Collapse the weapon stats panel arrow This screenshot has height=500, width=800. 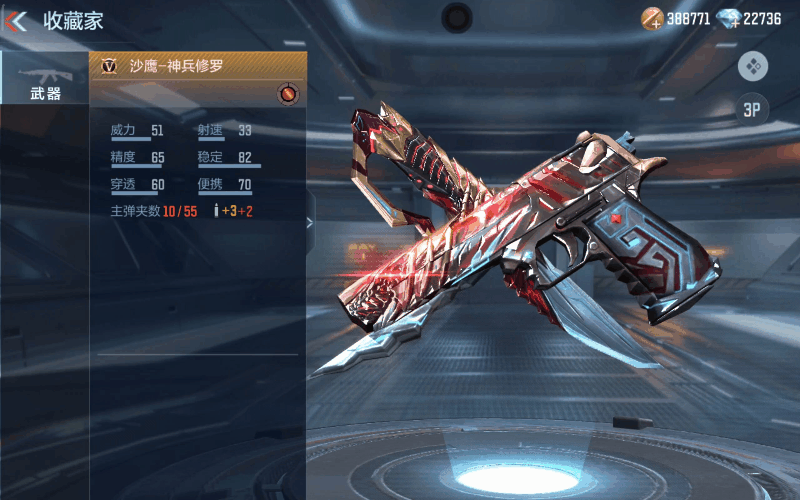(x=310, y=222)
